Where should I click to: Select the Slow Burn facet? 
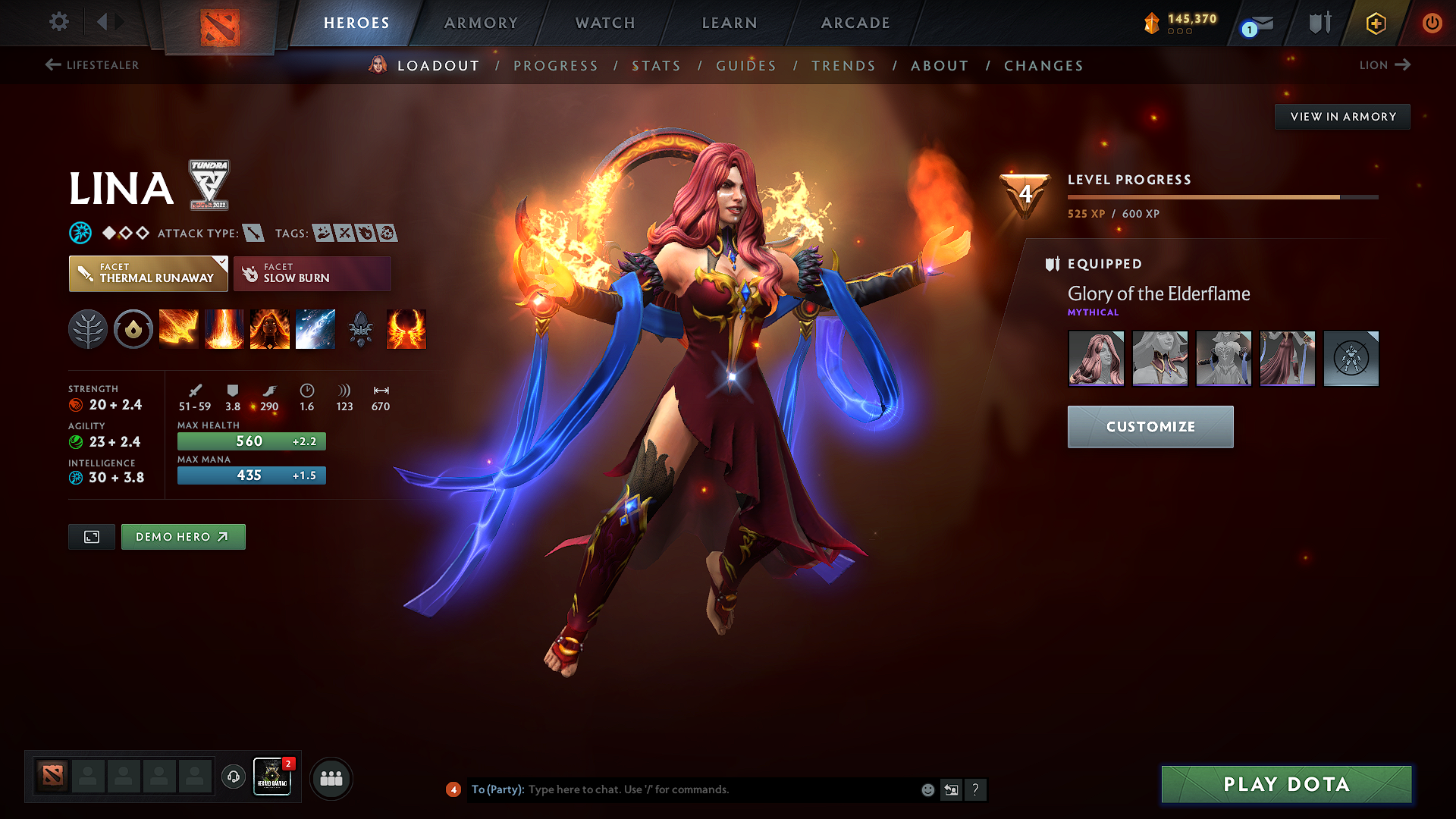point(312,273)
